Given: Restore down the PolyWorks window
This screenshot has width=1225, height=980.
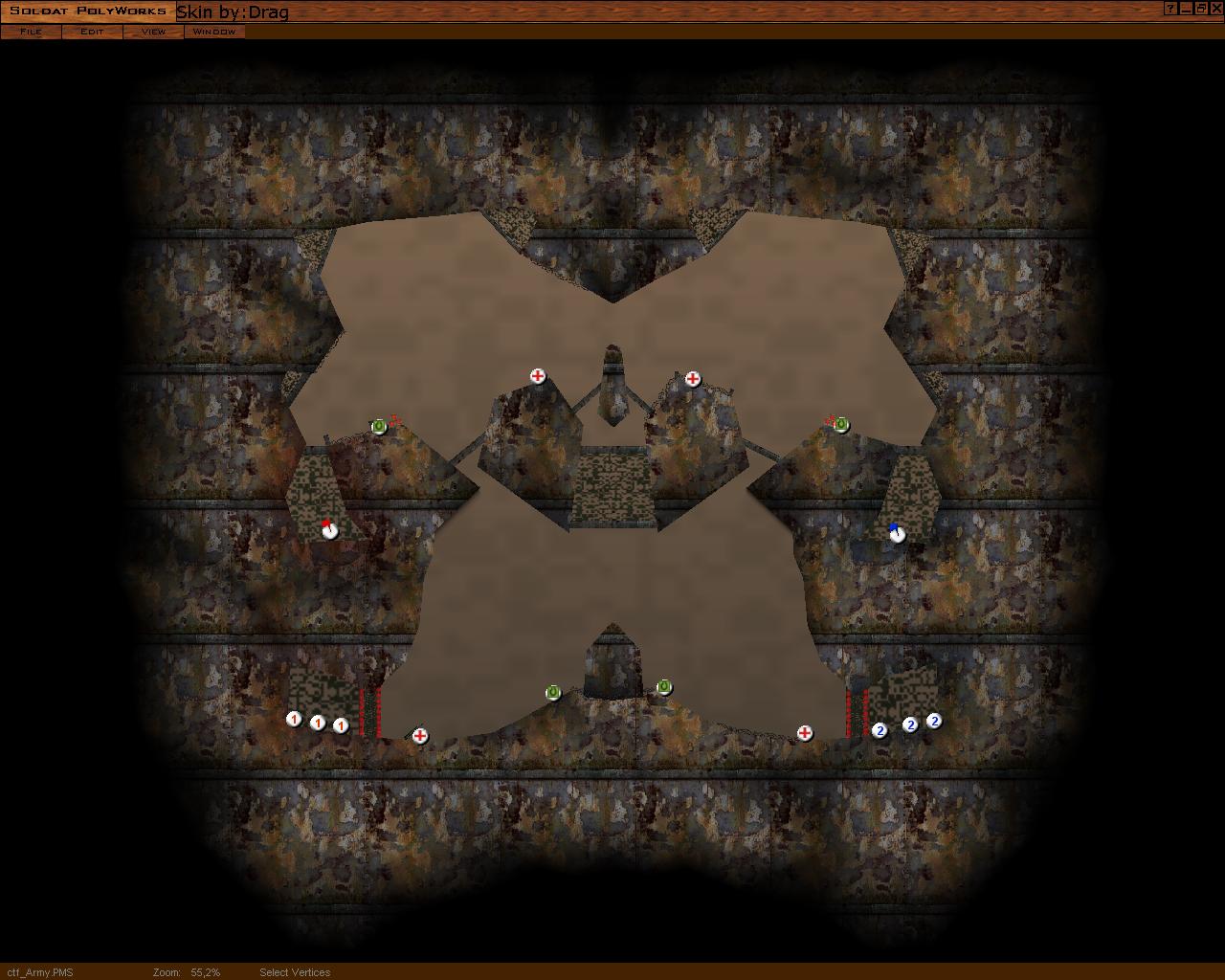Looking at the screenshot, I should point(1200,9).
